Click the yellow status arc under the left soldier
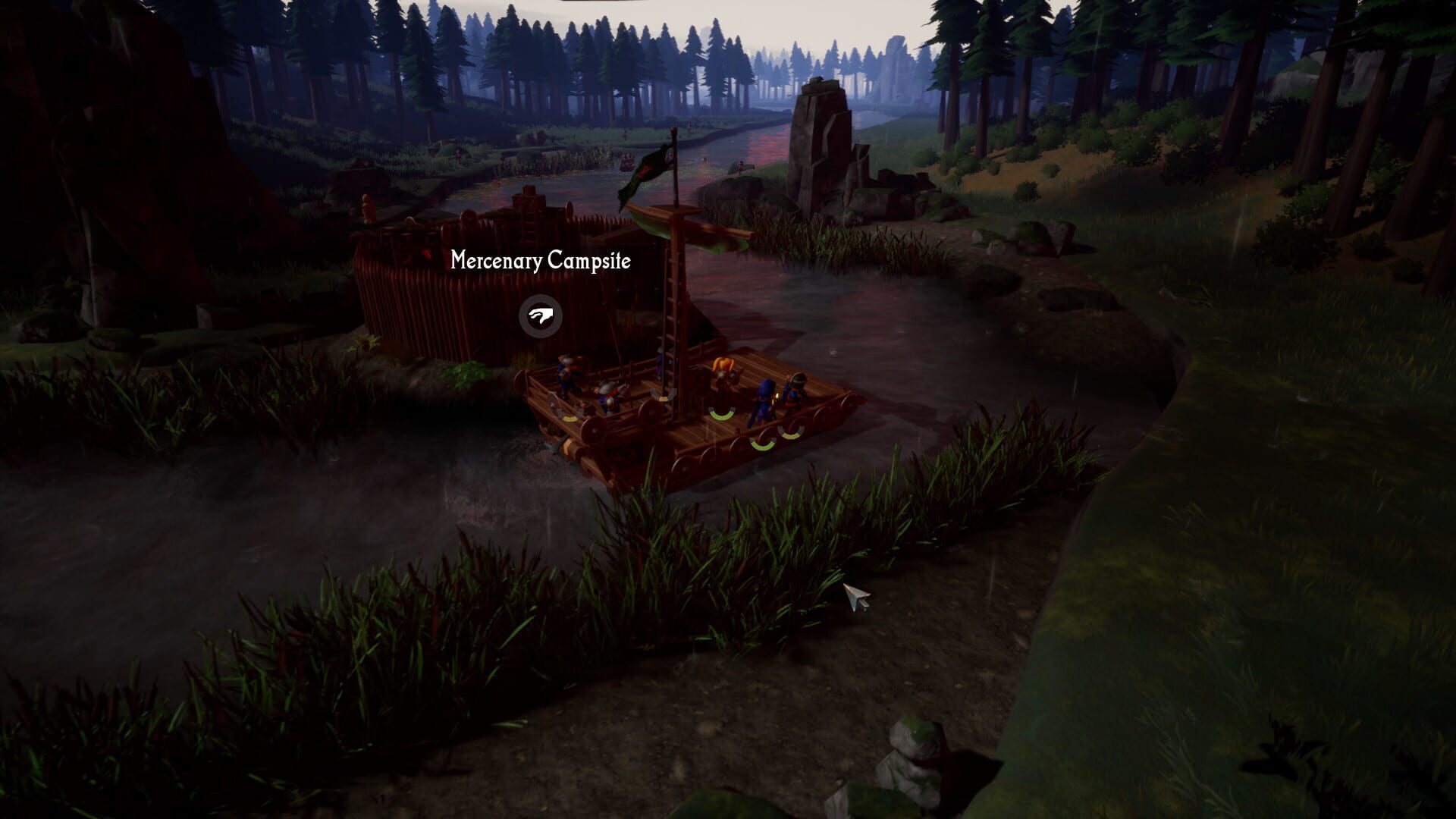The height and width of the screenshot is (819, 1456). click(570, 418)
